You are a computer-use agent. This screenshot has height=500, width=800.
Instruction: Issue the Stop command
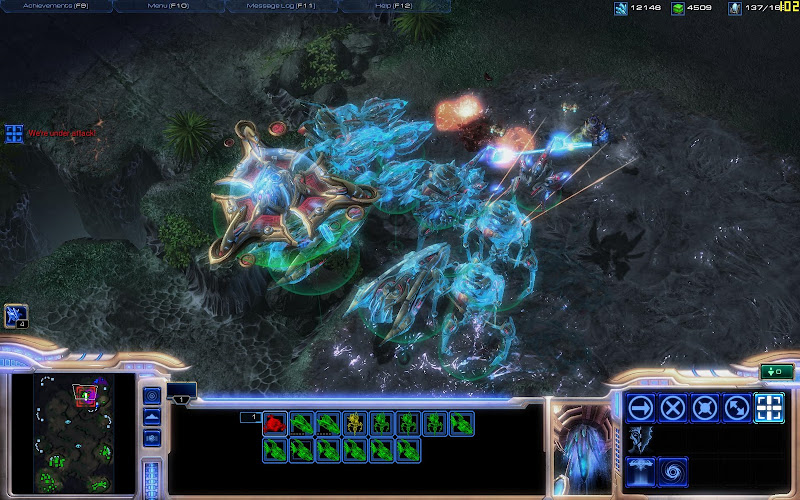(x=673, y=407)
